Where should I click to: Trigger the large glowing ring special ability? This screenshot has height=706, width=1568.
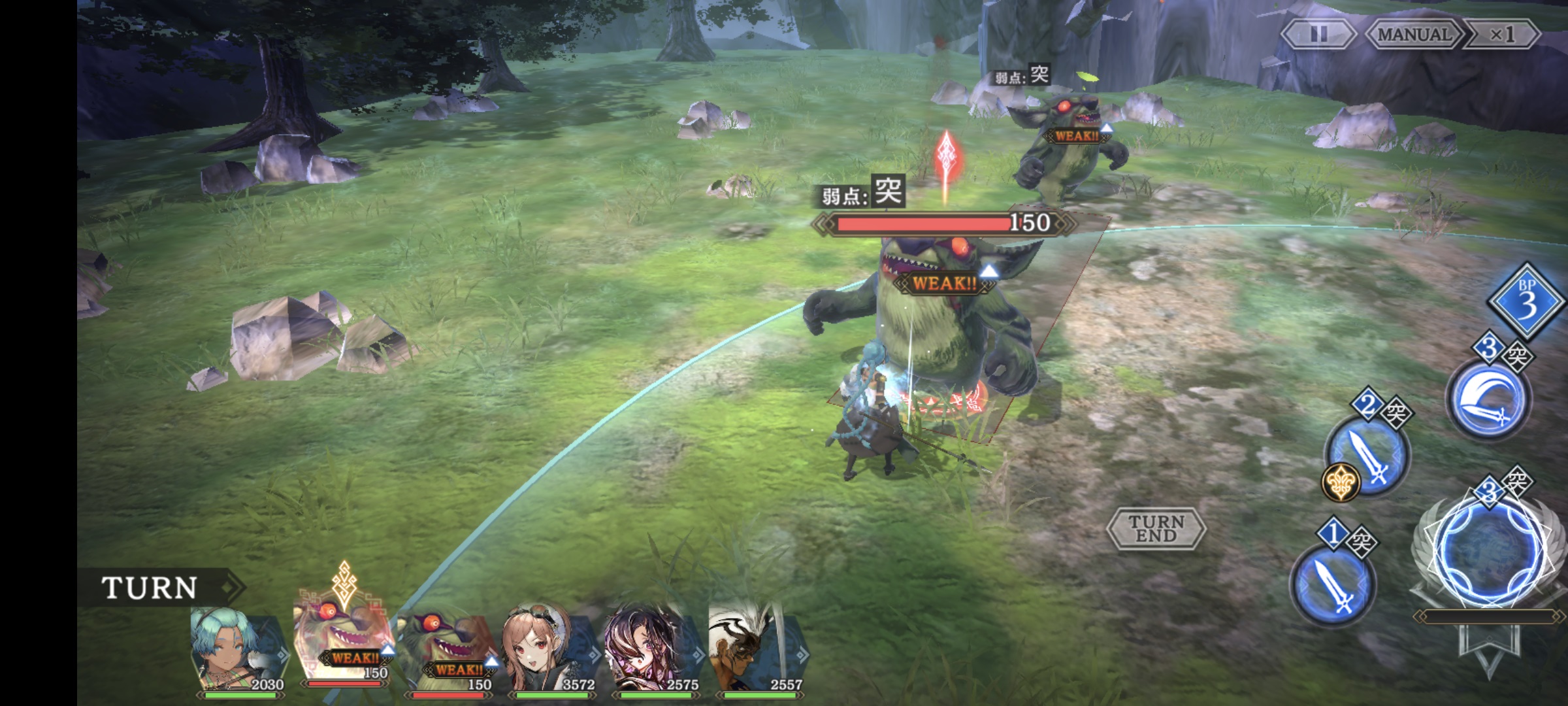pyautogui.click(x=1488, y=552)
